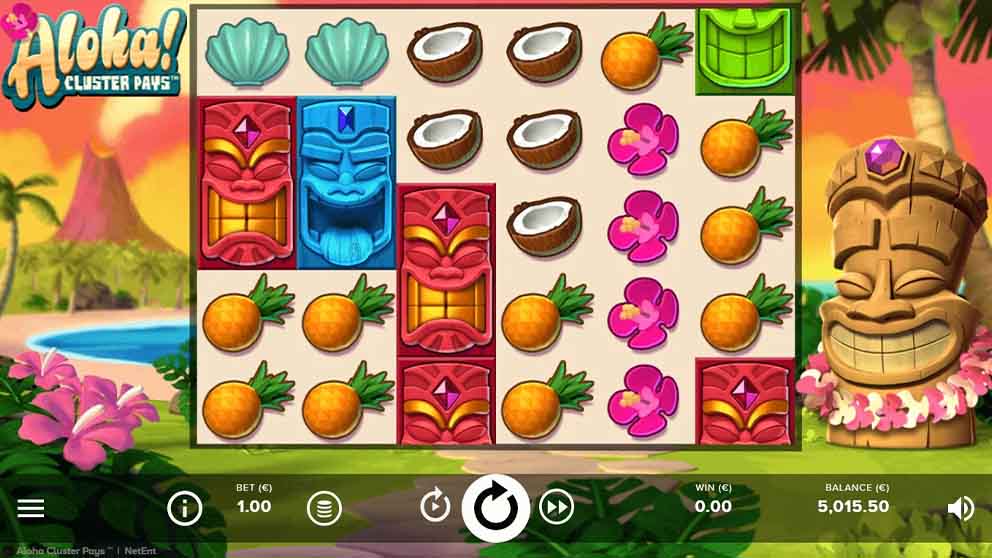The width and height of the screenshot is (992, 558).
Task: Spin the reels
Action: tap(496, 508)
